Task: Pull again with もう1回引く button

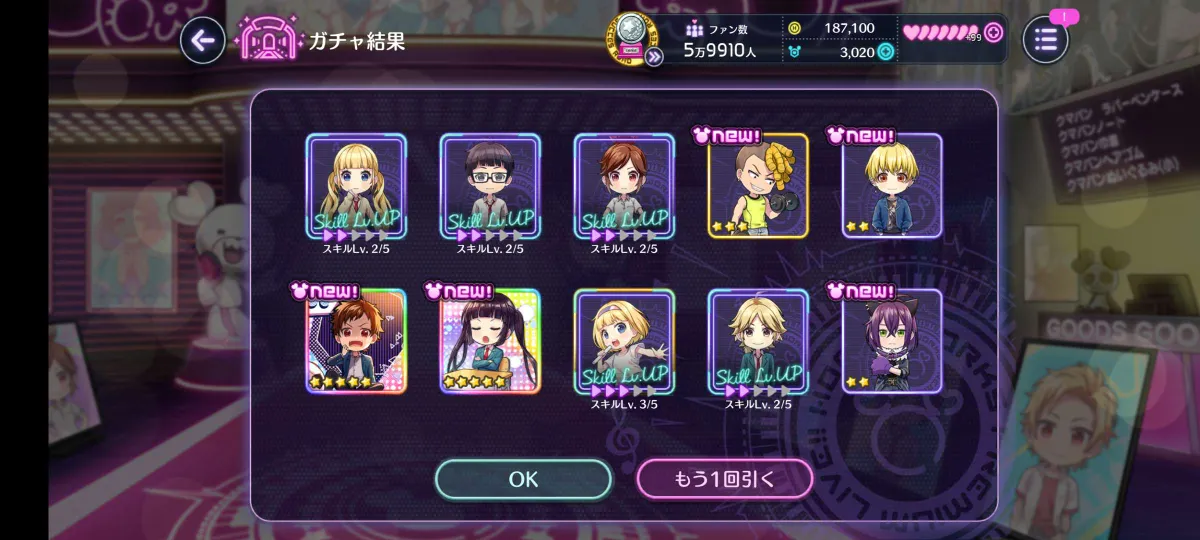Action: (725, 479)
